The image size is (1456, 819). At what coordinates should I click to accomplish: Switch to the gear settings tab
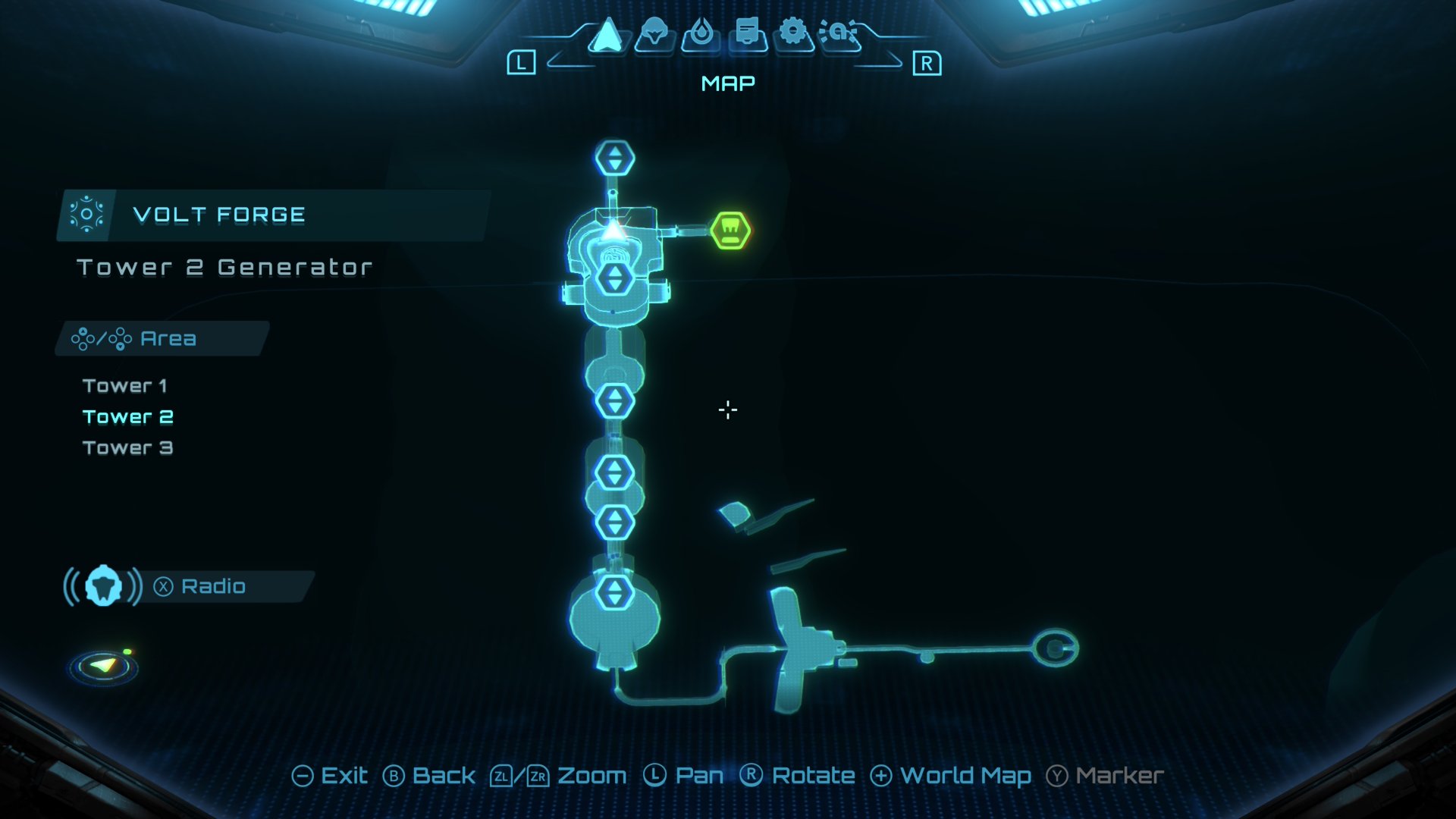(793, 33)
